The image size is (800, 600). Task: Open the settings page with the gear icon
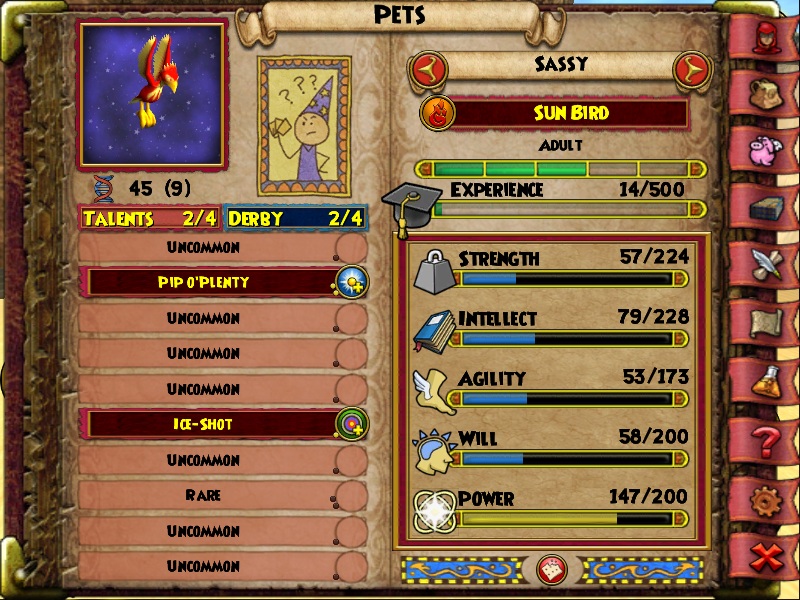coord(768,497)
